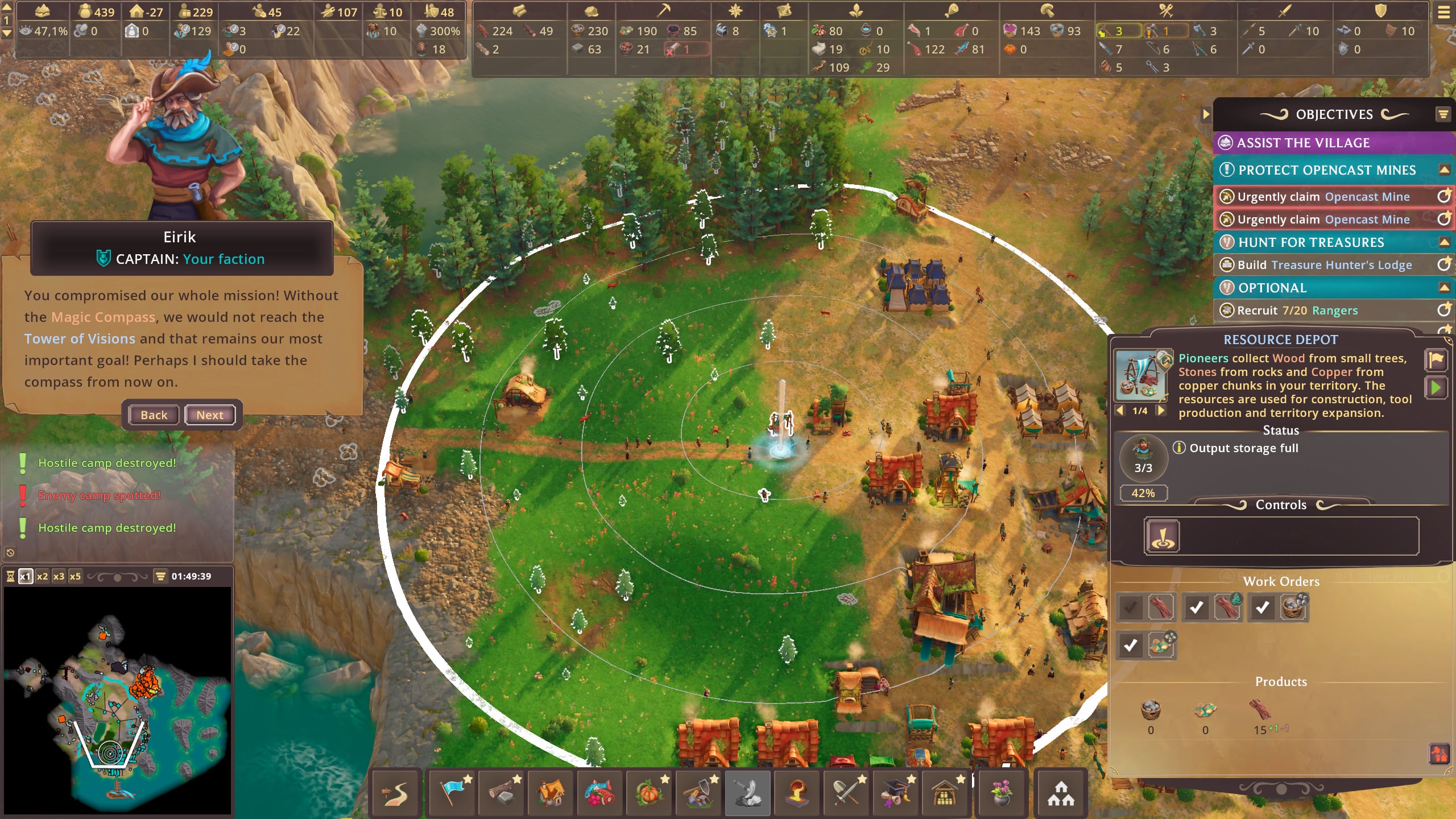Toggle the stone basket work order checkbox
The width and height of the screenshot is (1456, 819).
[1262, 607]
